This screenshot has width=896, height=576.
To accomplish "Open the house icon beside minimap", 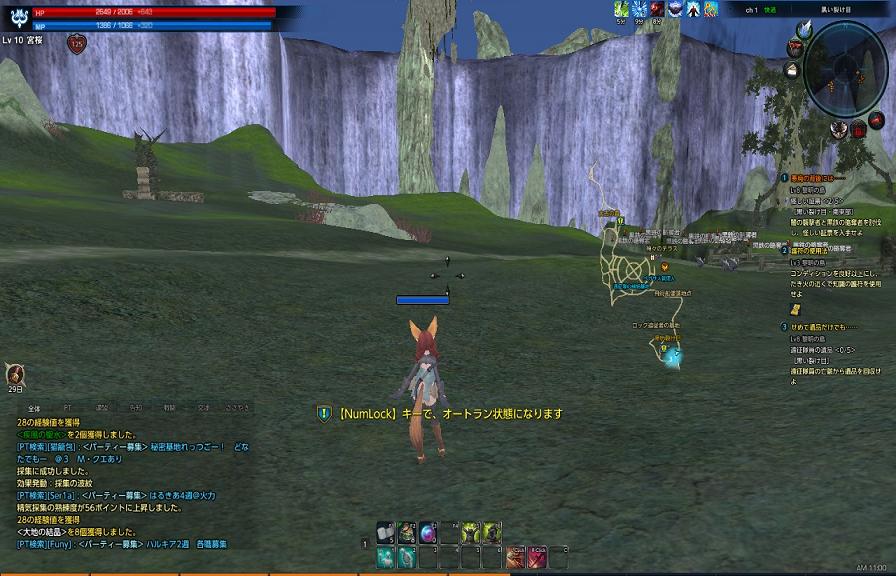I will click(x=791, y=70).
